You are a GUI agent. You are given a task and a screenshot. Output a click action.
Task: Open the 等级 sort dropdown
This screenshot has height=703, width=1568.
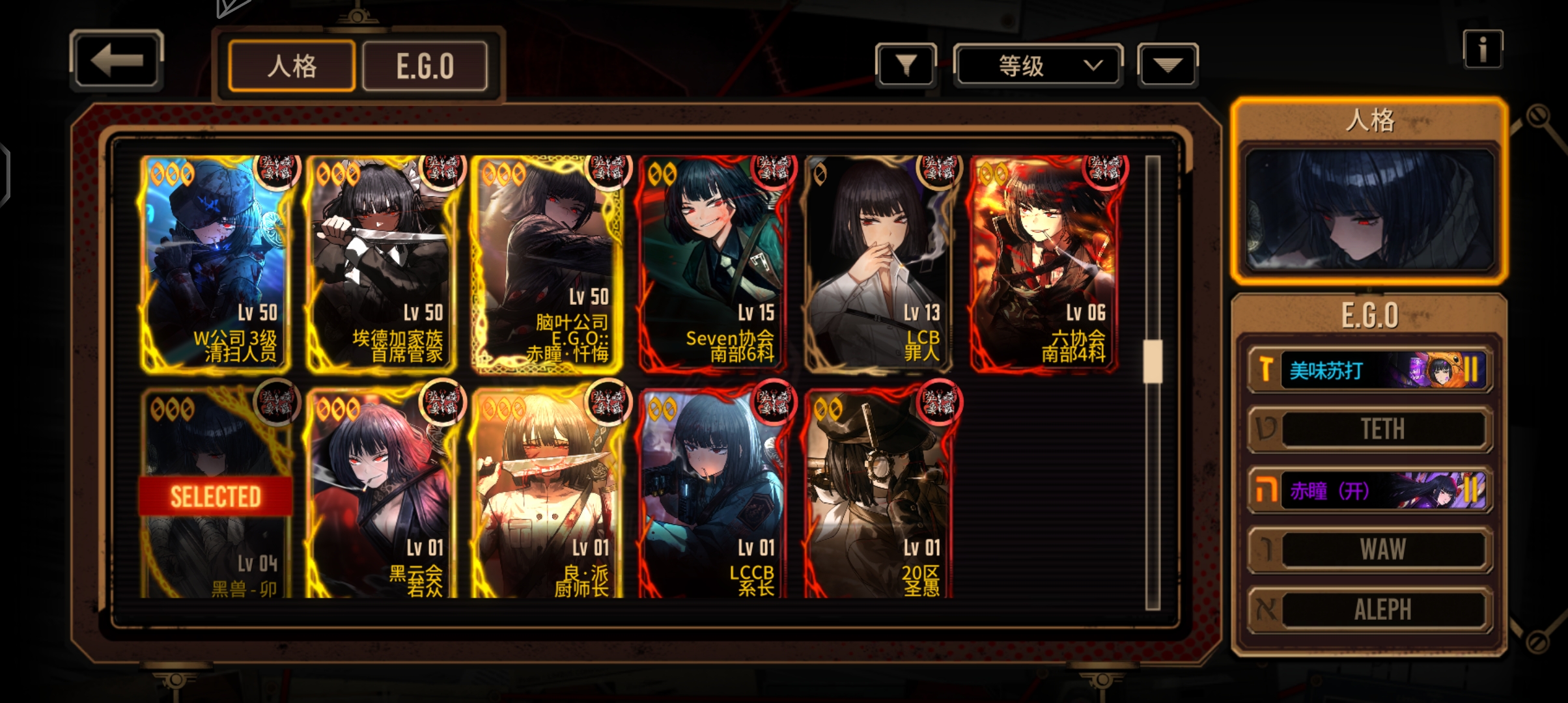1037,65
